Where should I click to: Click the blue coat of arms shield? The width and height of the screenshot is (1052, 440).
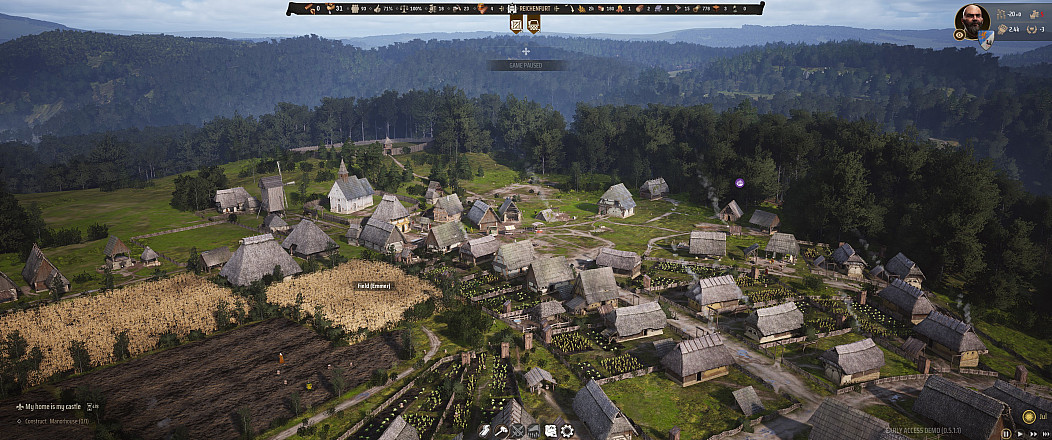(985, 38)
